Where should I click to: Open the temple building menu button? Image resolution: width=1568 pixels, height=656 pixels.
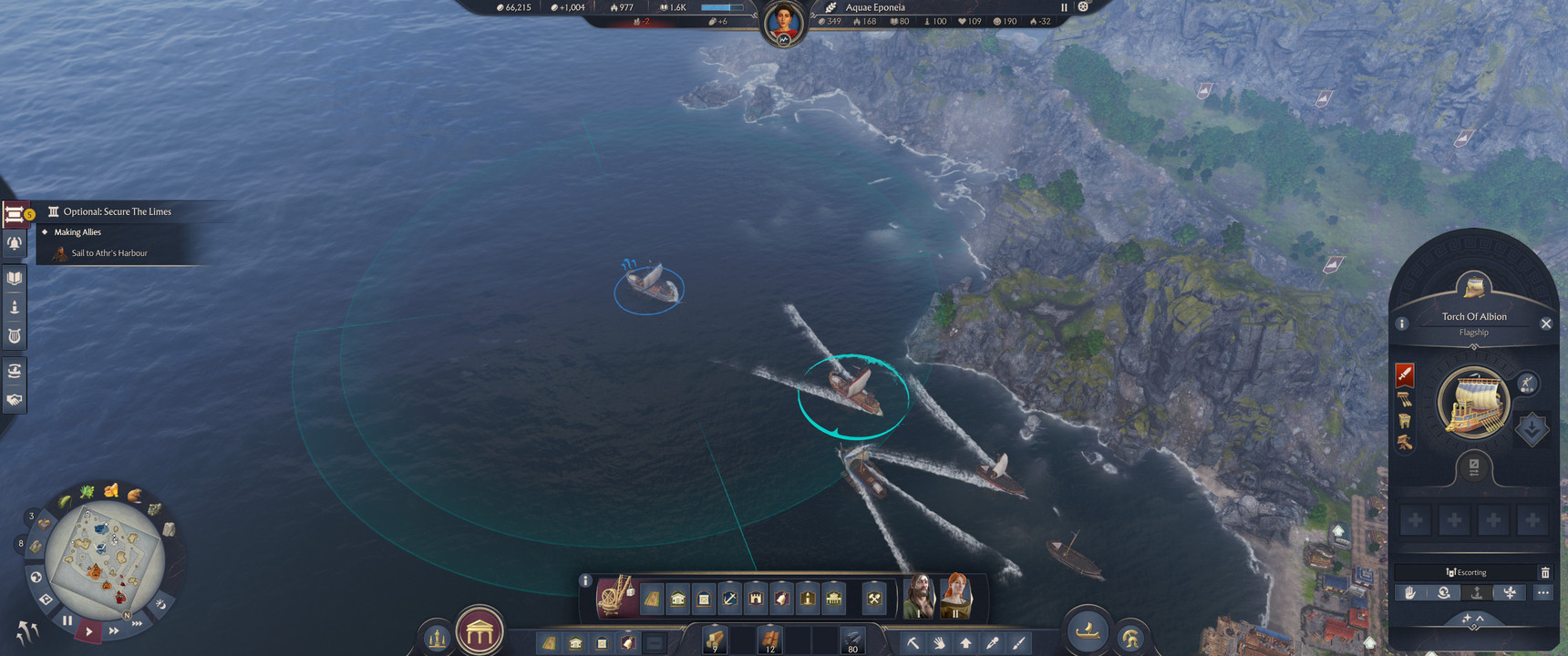480,630
